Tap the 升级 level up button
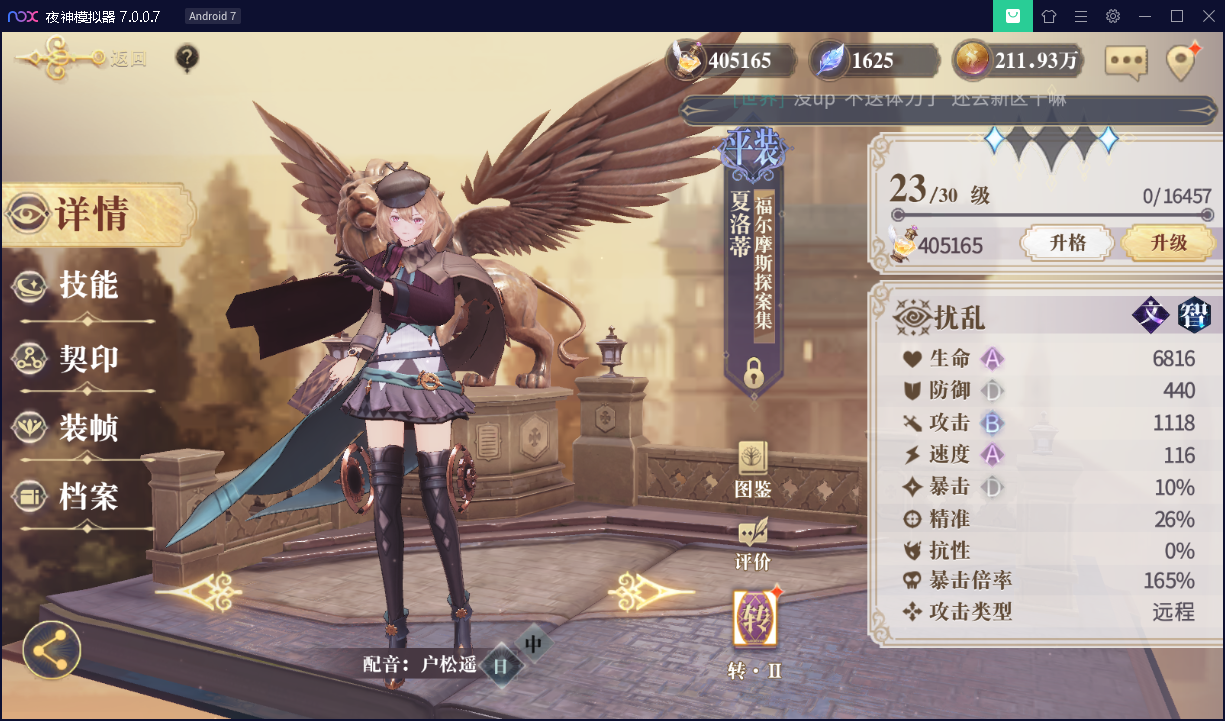 [1168, 243]
